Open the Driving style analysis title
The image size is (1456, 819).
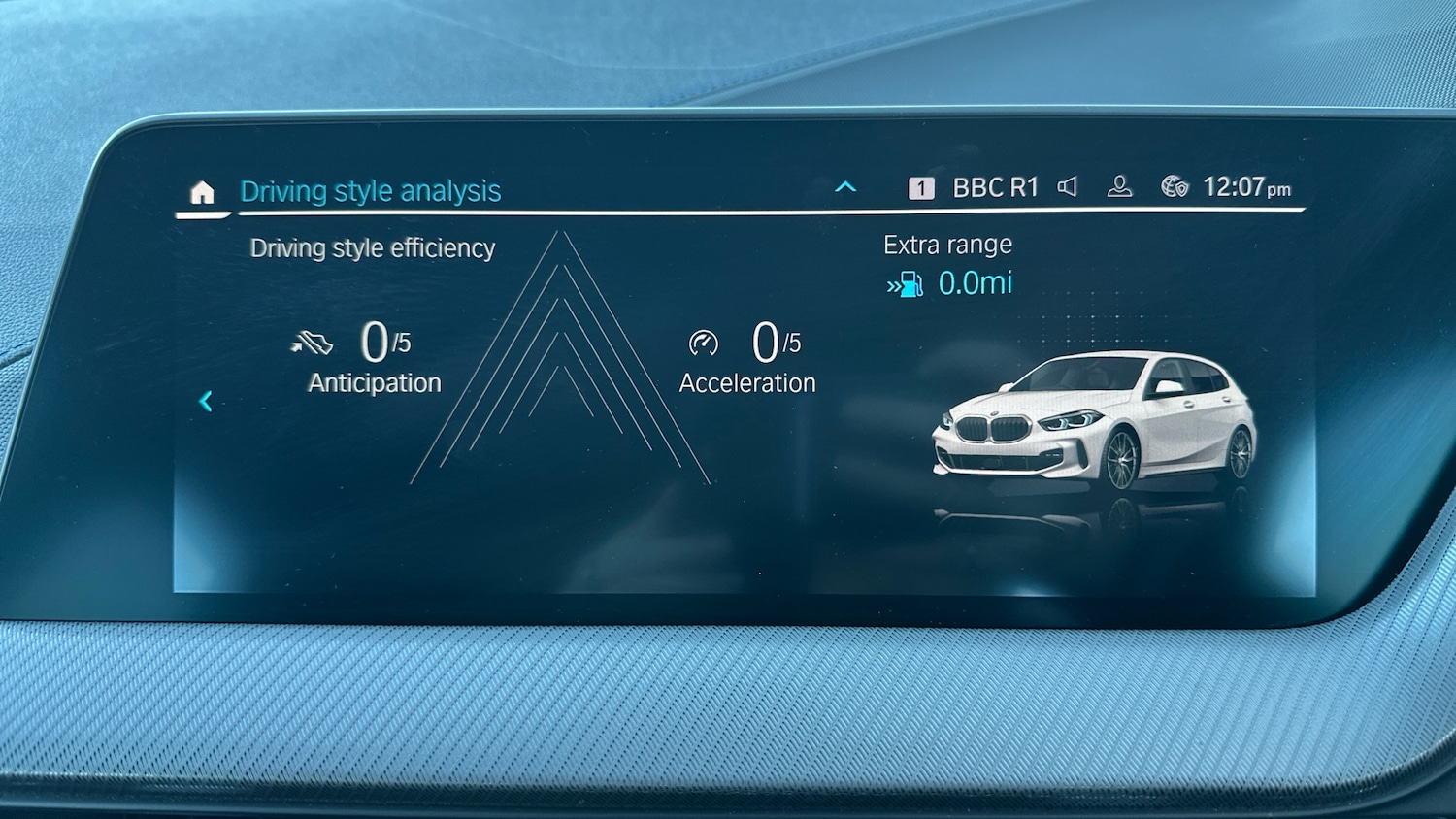(x=370, y=191)
